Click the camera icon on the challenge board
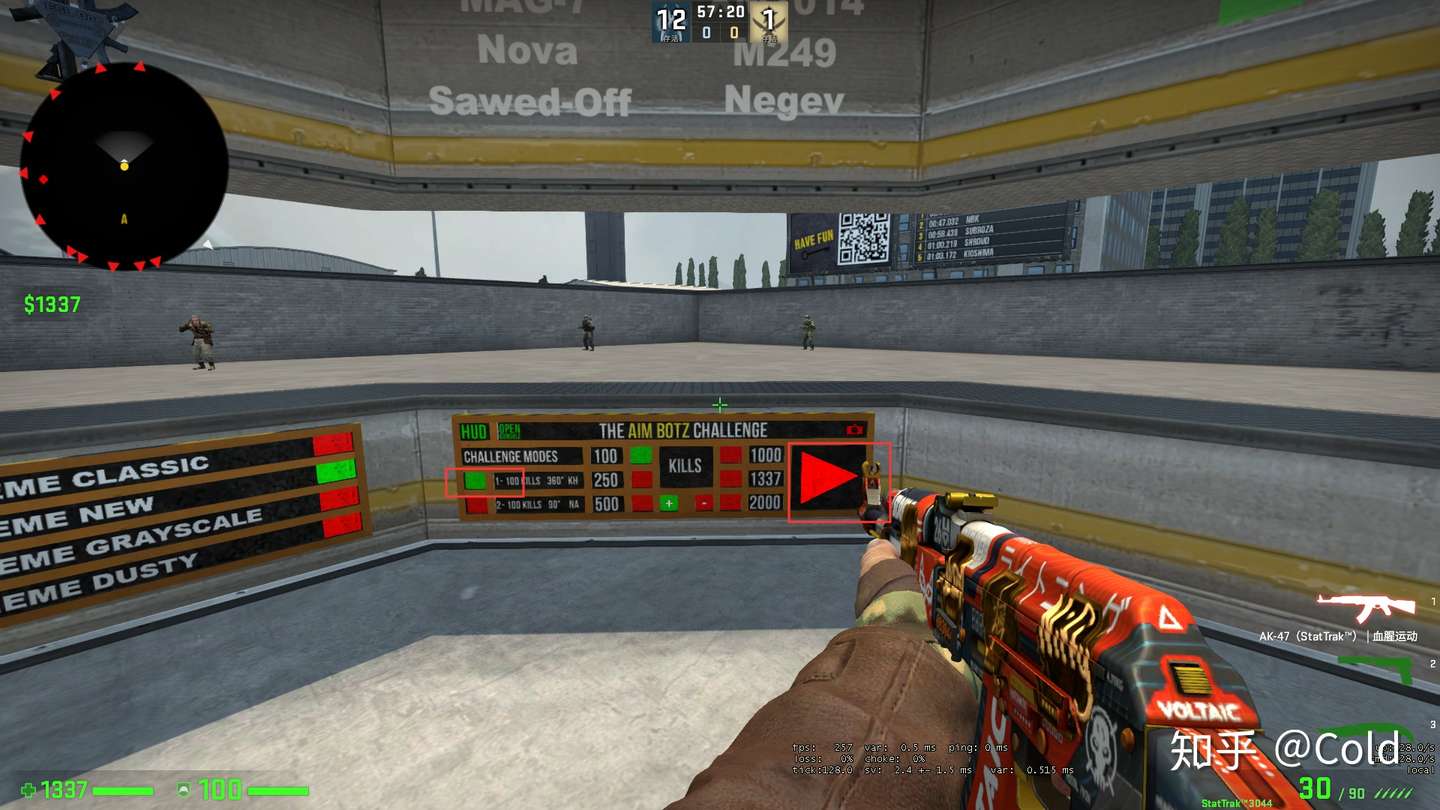The height and width of the screenshot is (810, 1440). click(857, 429)
